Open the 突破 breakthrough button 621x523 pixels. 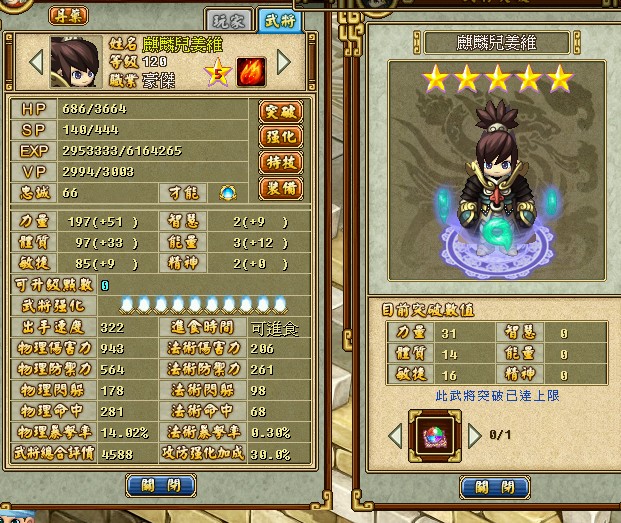[x=281, y=110]
